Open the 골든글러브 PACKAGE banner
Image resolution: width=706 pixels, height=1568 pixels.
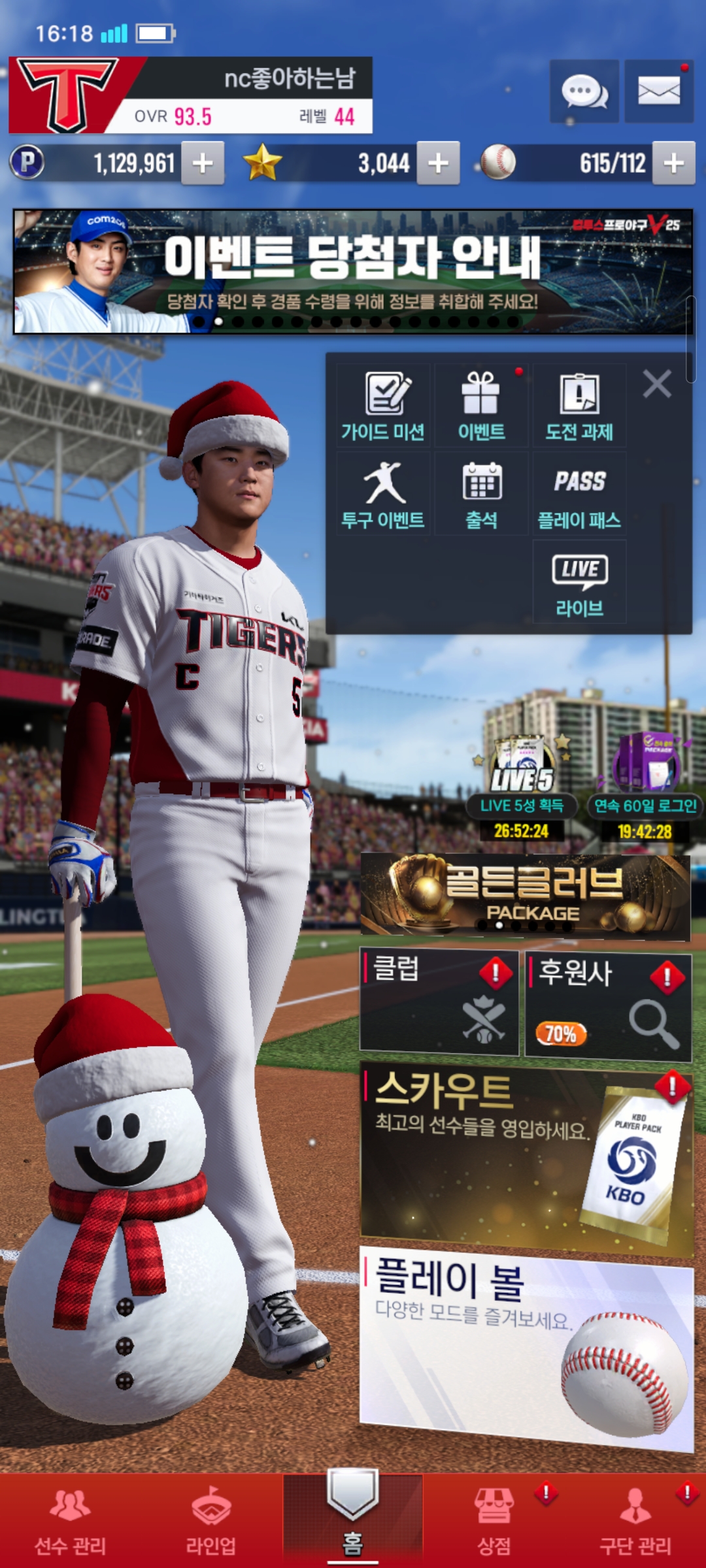pos(525,896)
